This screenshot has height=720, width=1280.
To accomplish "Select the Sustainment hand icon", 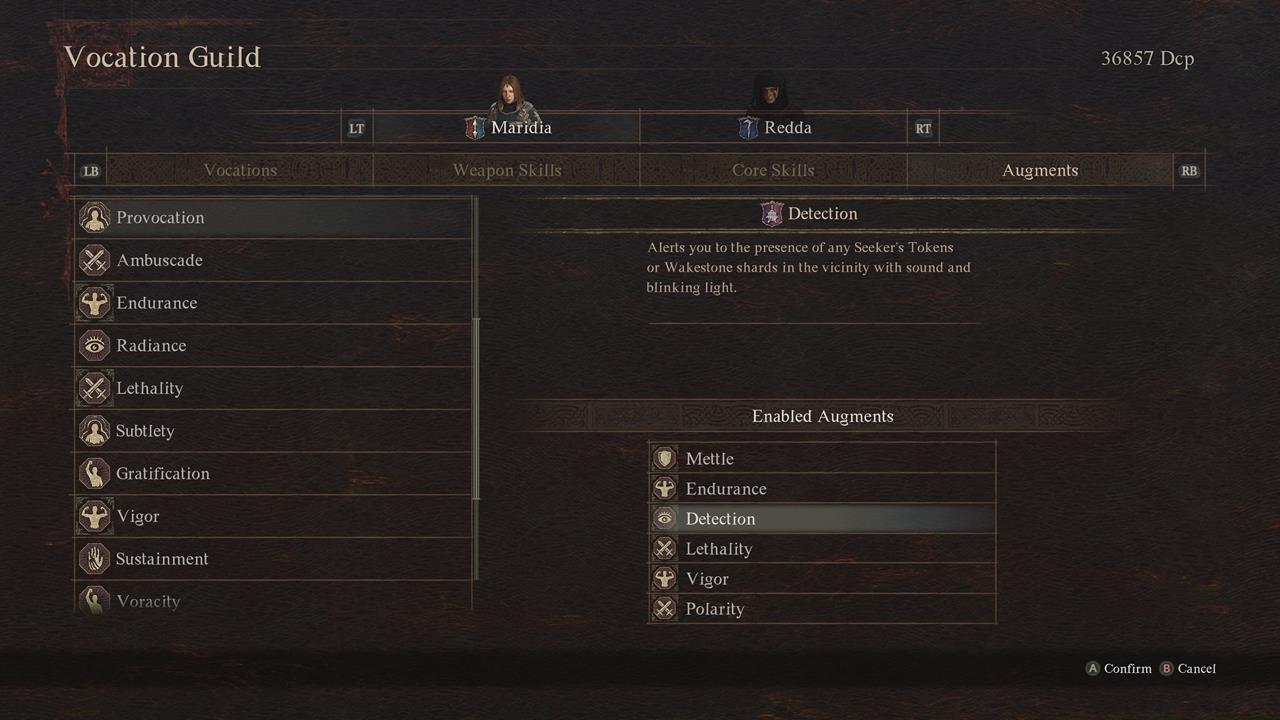I will [x=94, y=558].
